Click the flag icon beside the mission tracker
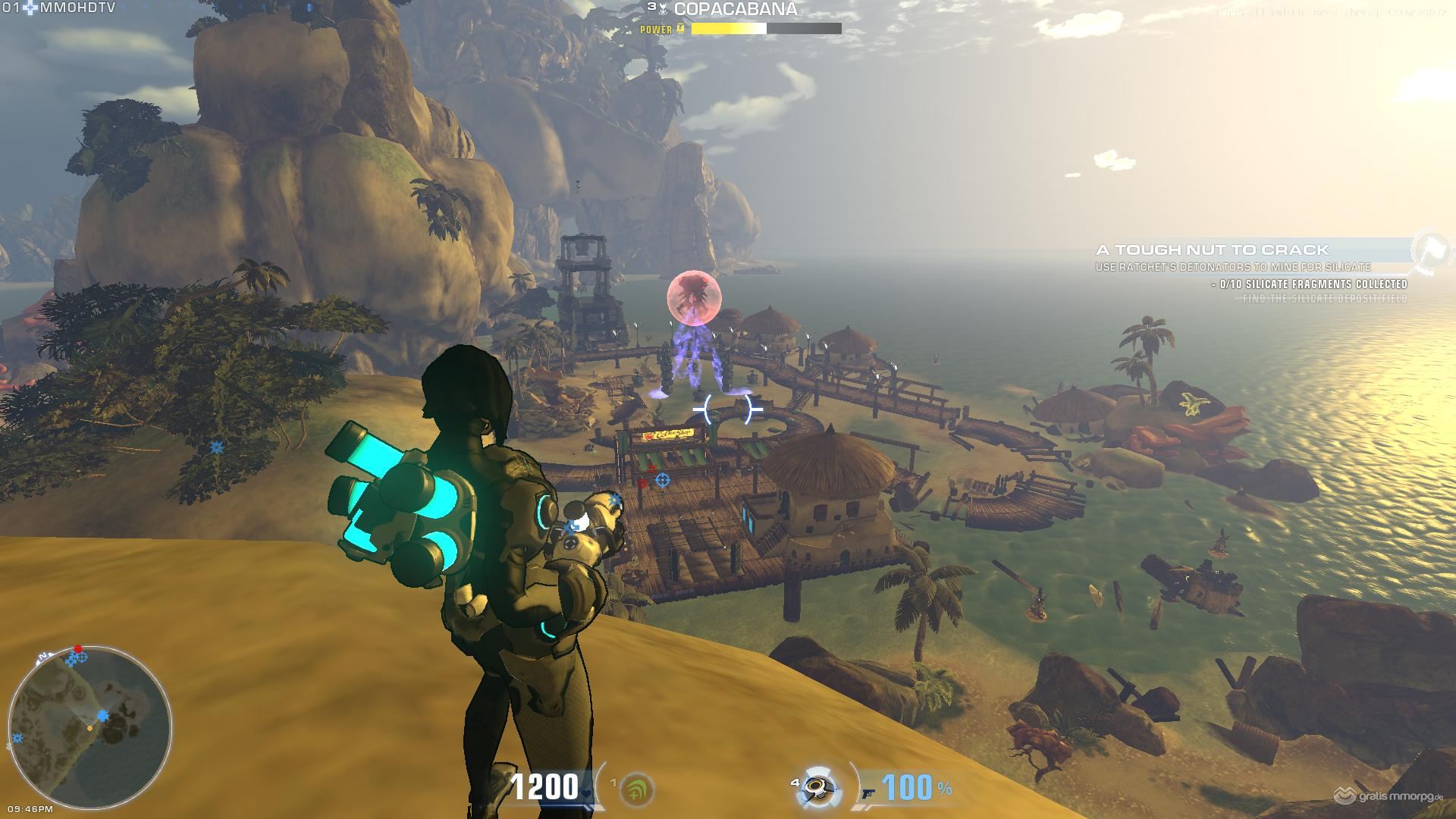 tap(1431, 249)
